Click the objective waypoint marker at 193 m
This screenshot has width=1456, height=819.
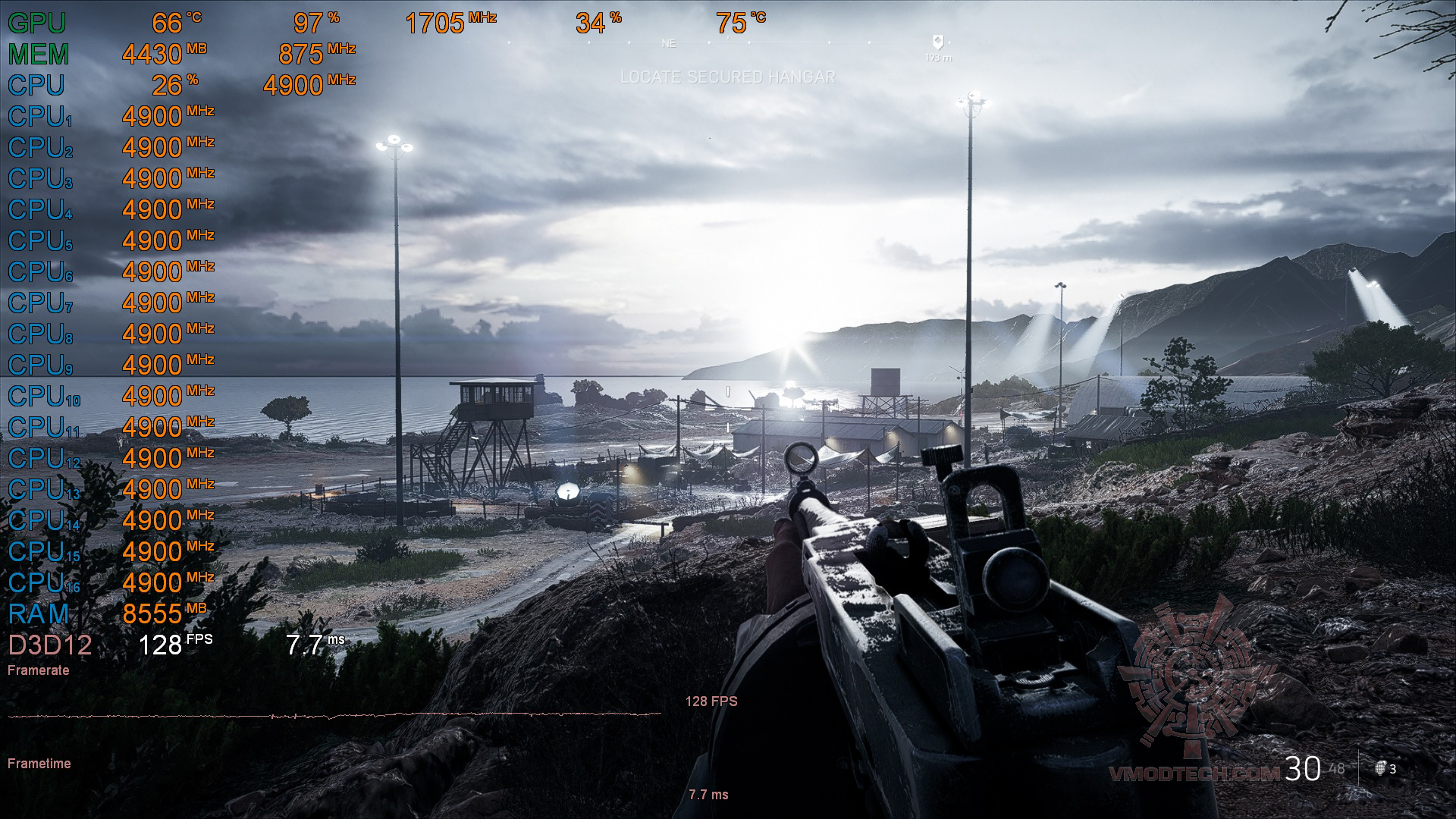pos(938,42)
